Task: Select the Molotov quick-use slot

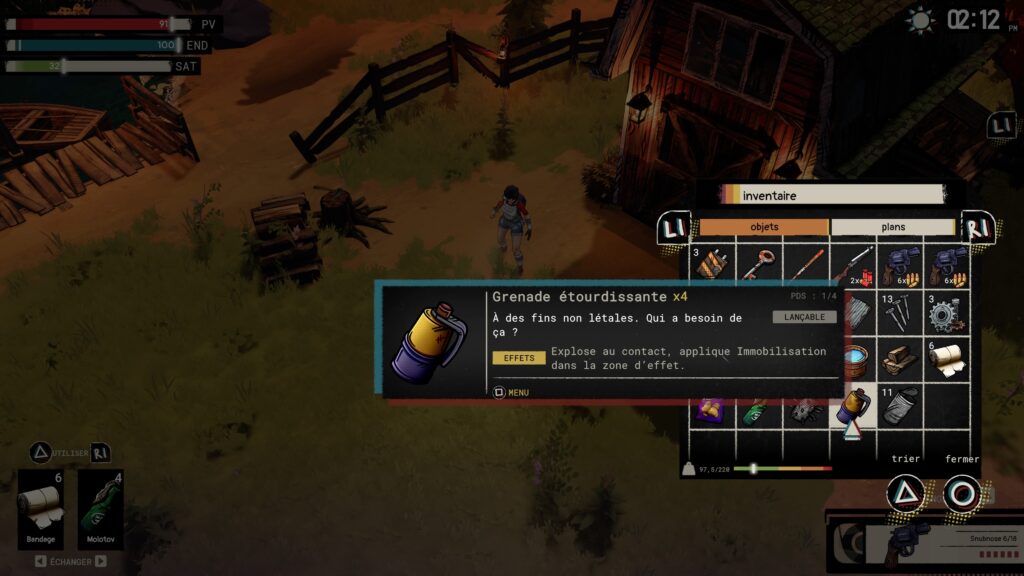Action: click(100, 510)
